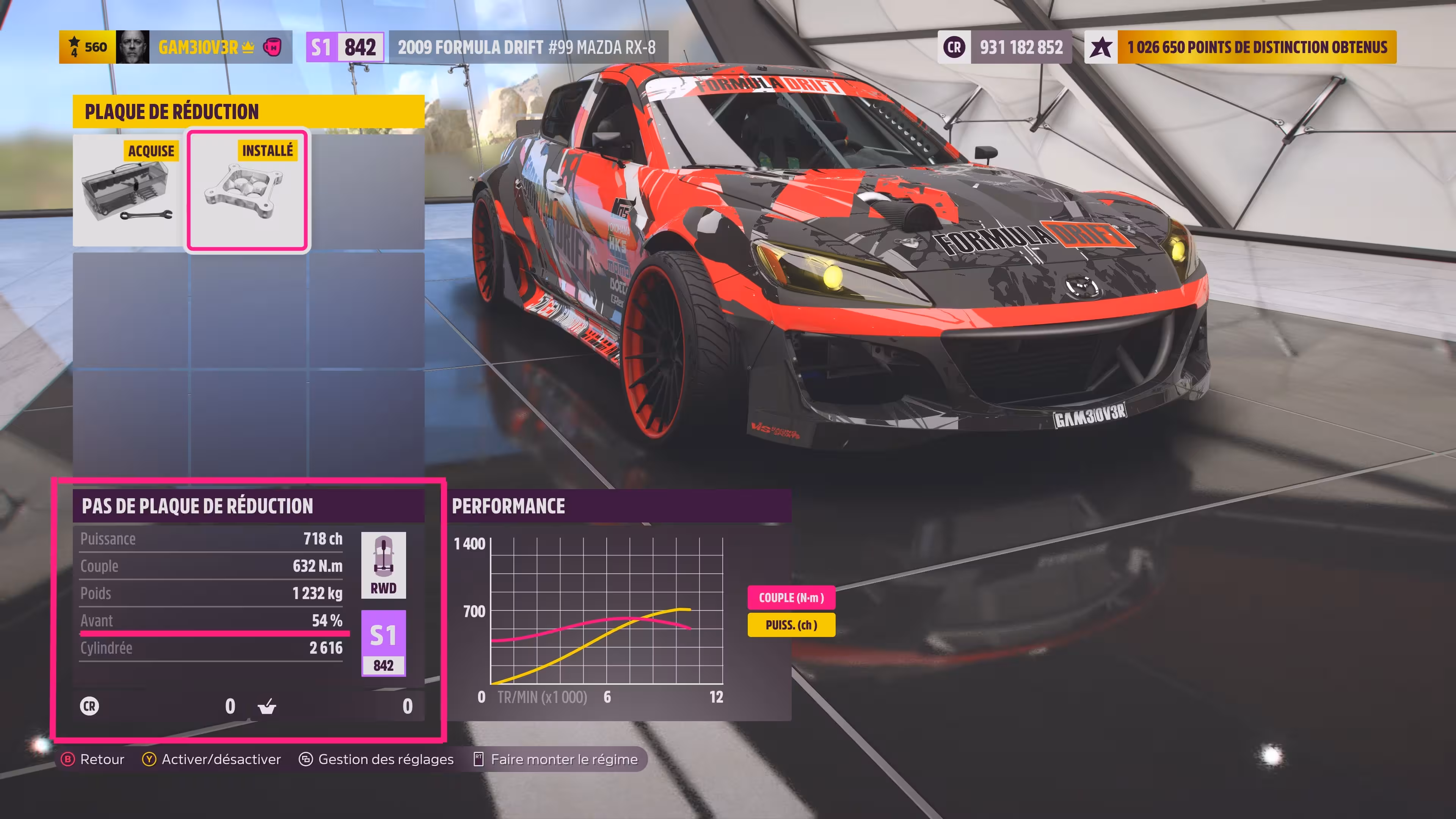Open Gestion des réglages
1456x819 pixels.
coord(377,759)
